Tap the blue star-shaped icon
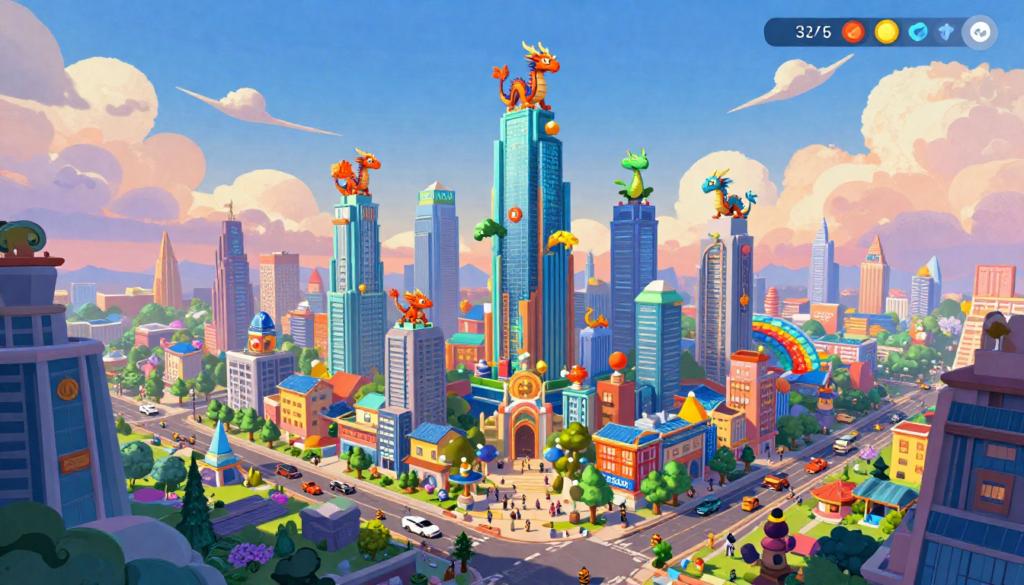The height and width of the screenshot is (585, 1024). tap(946, 32)
